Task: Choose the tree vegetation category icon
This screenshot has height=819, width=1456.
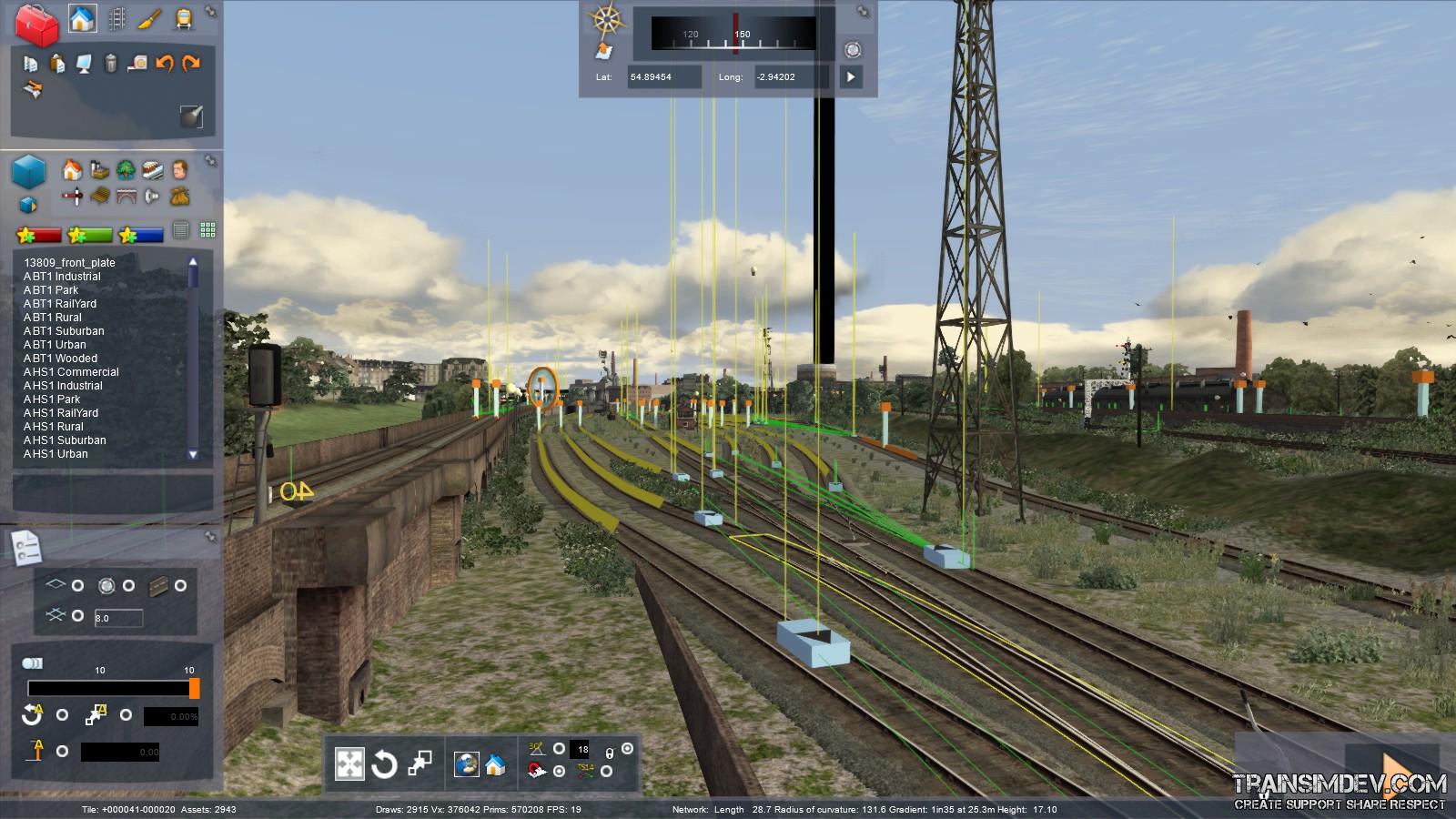Action: [126, 170]
